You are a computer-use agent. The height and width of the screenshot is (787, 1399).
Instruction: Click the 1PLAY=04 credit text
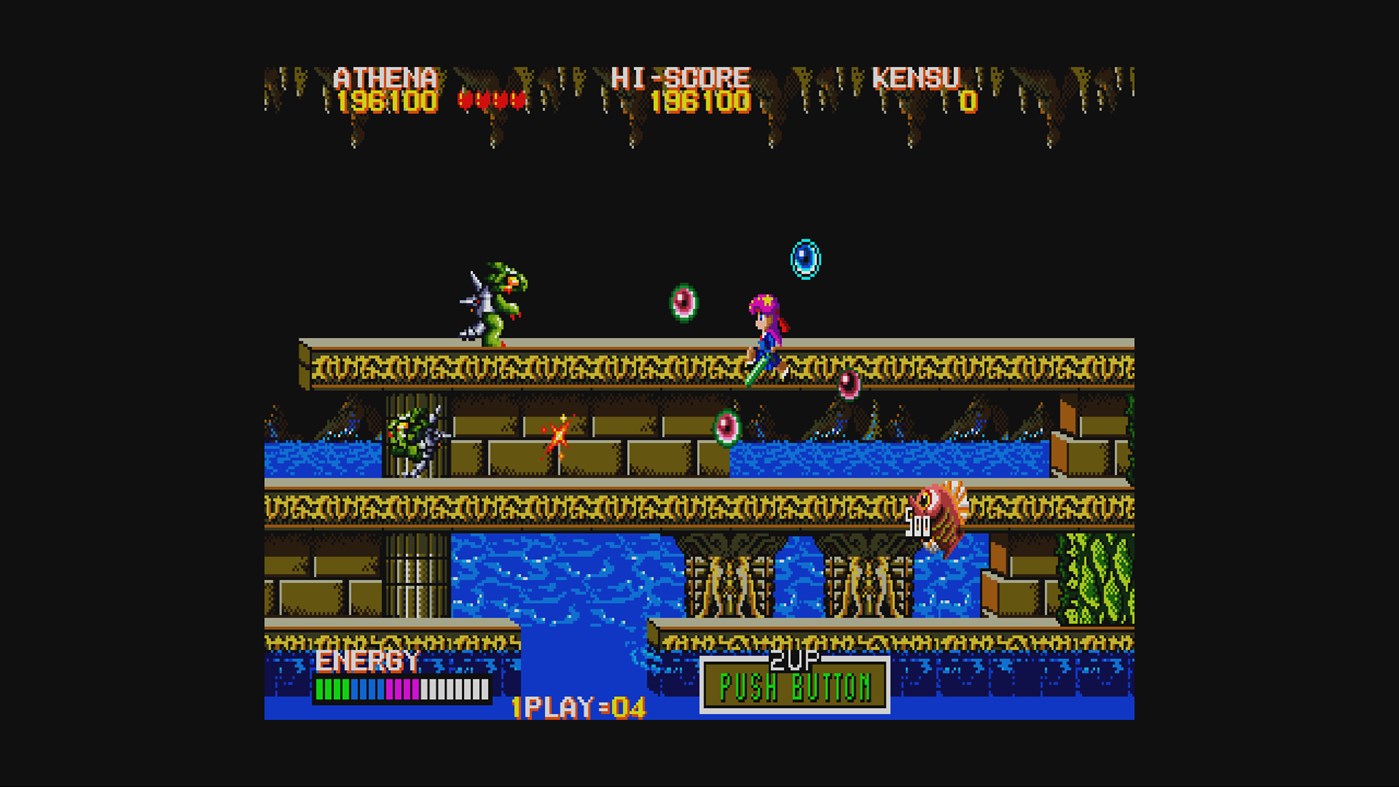point(578,704)
